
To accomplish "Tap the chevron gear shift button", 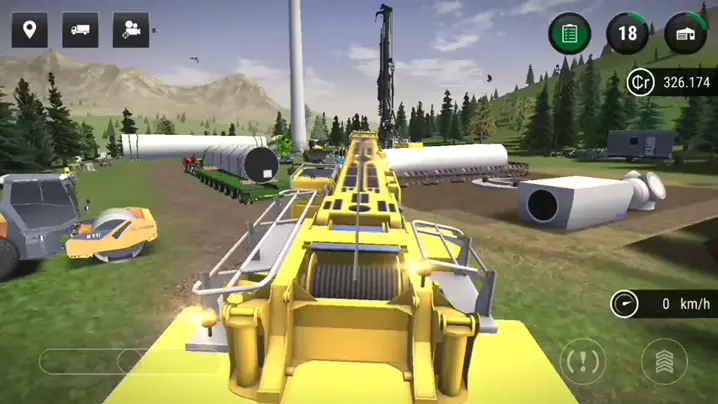I will (x=664, y=361).
